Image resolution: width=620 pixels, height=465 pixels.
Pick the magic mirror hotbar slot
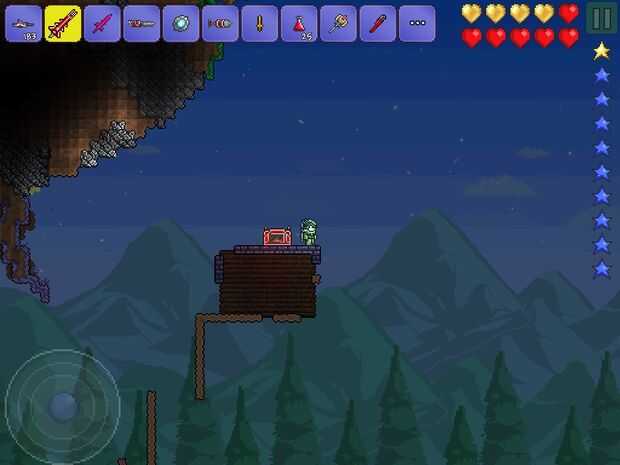(x=181, y=23)
